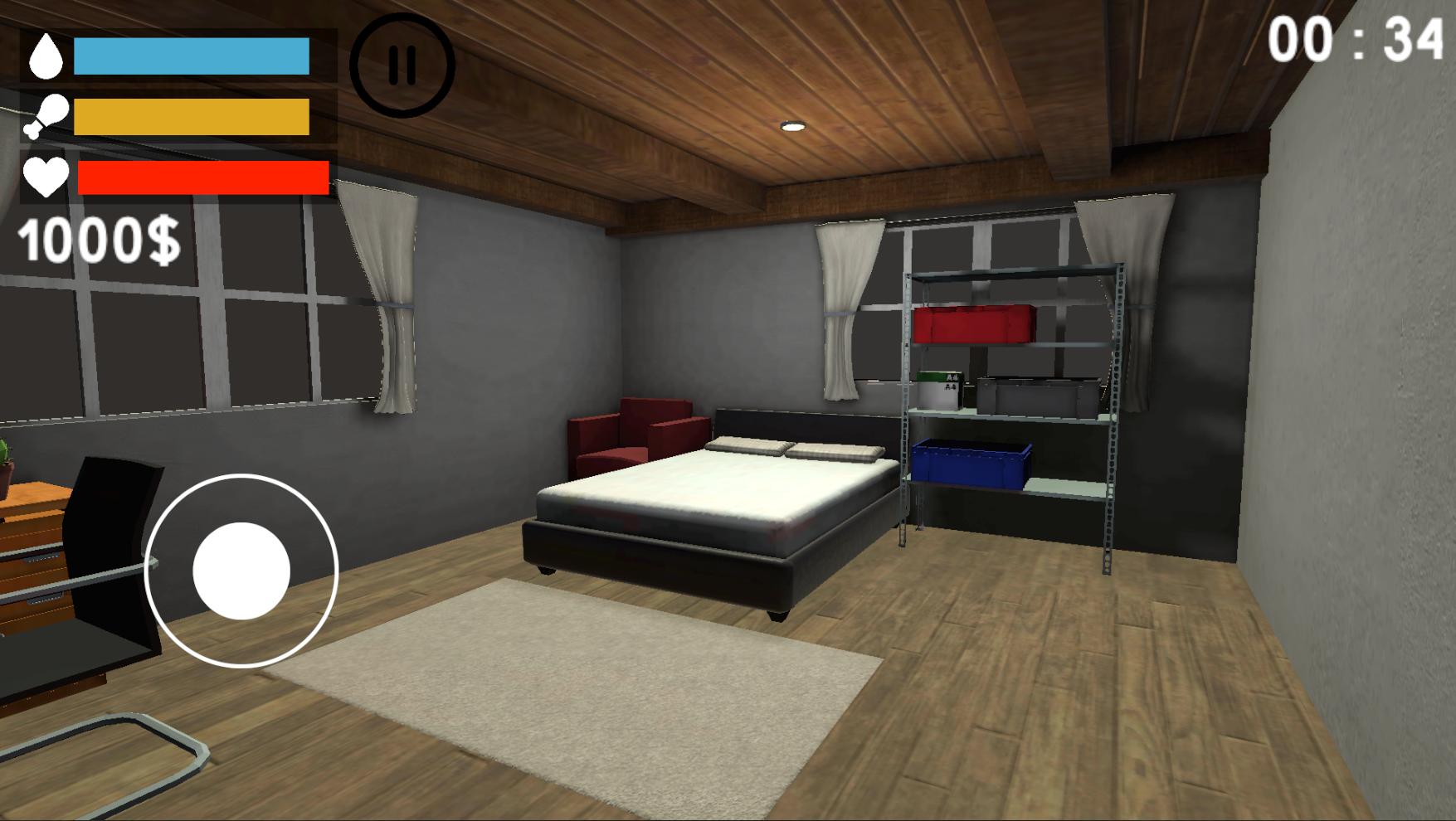1456x821 pixels.
Task: Tap the blue thirst bar
Action: (x=191, y=56)
